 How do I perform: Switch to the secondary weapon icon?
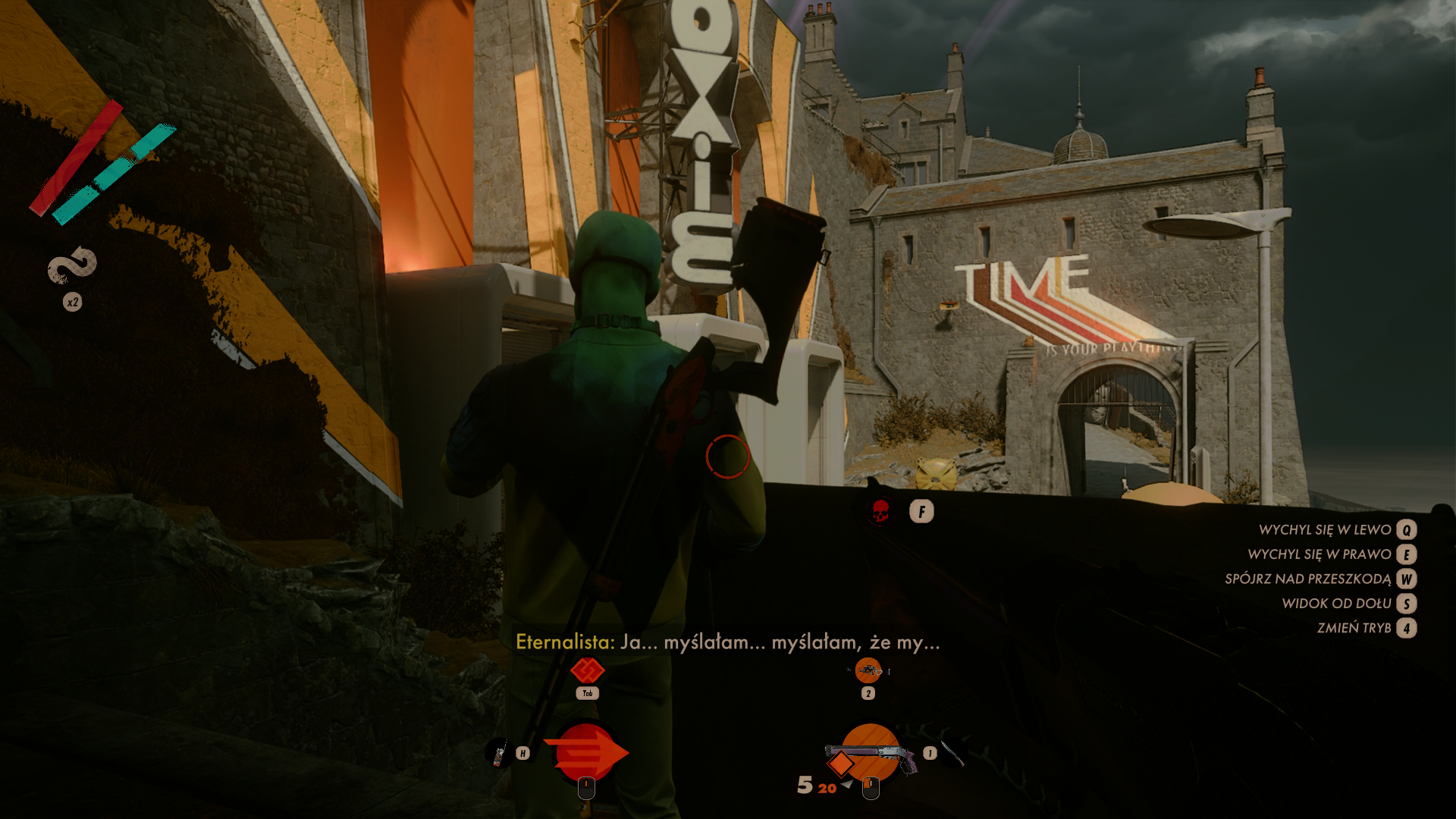click(868, 670)
